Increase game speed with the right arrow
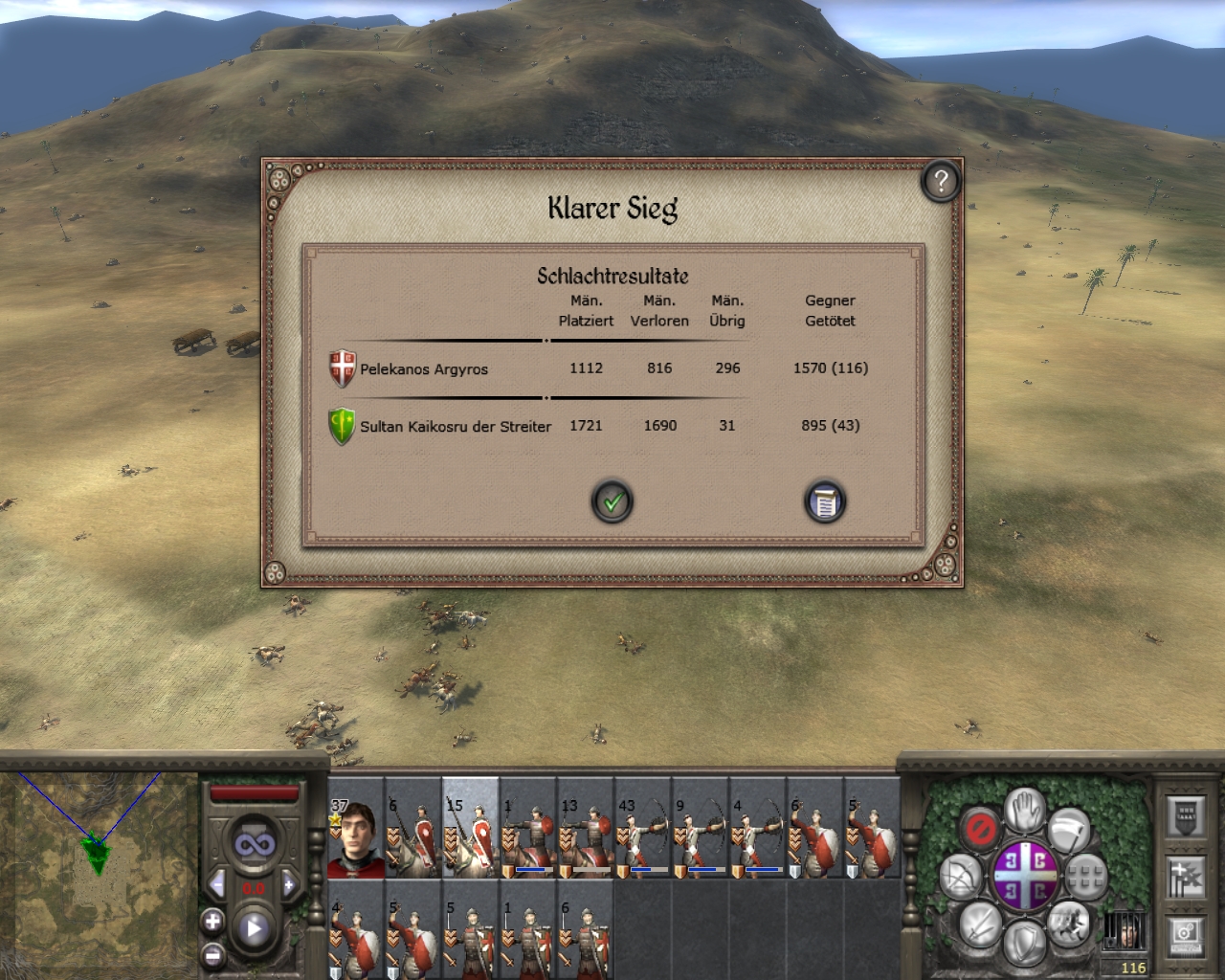The image size is (1225, 980). tap(289, 884)
